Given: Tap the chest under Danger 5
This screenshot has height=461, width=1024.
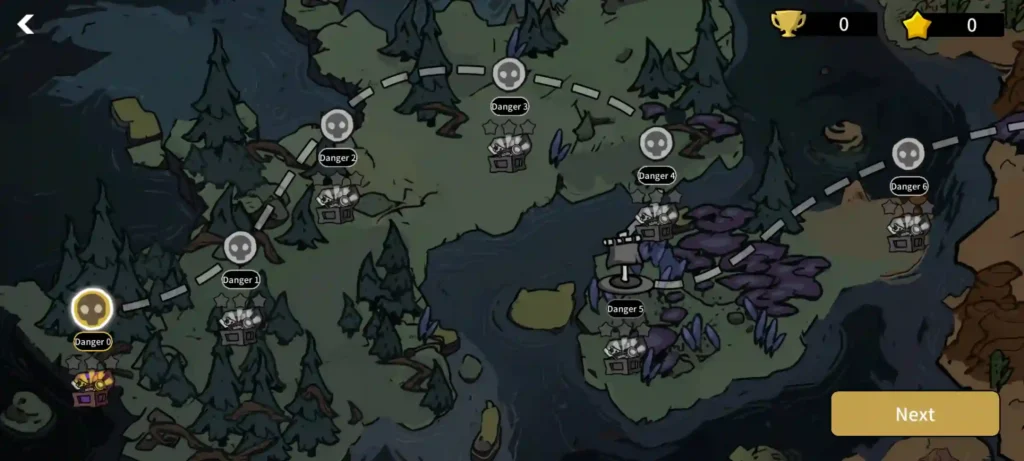Looking at the screenshot, I should click(625, 353).
